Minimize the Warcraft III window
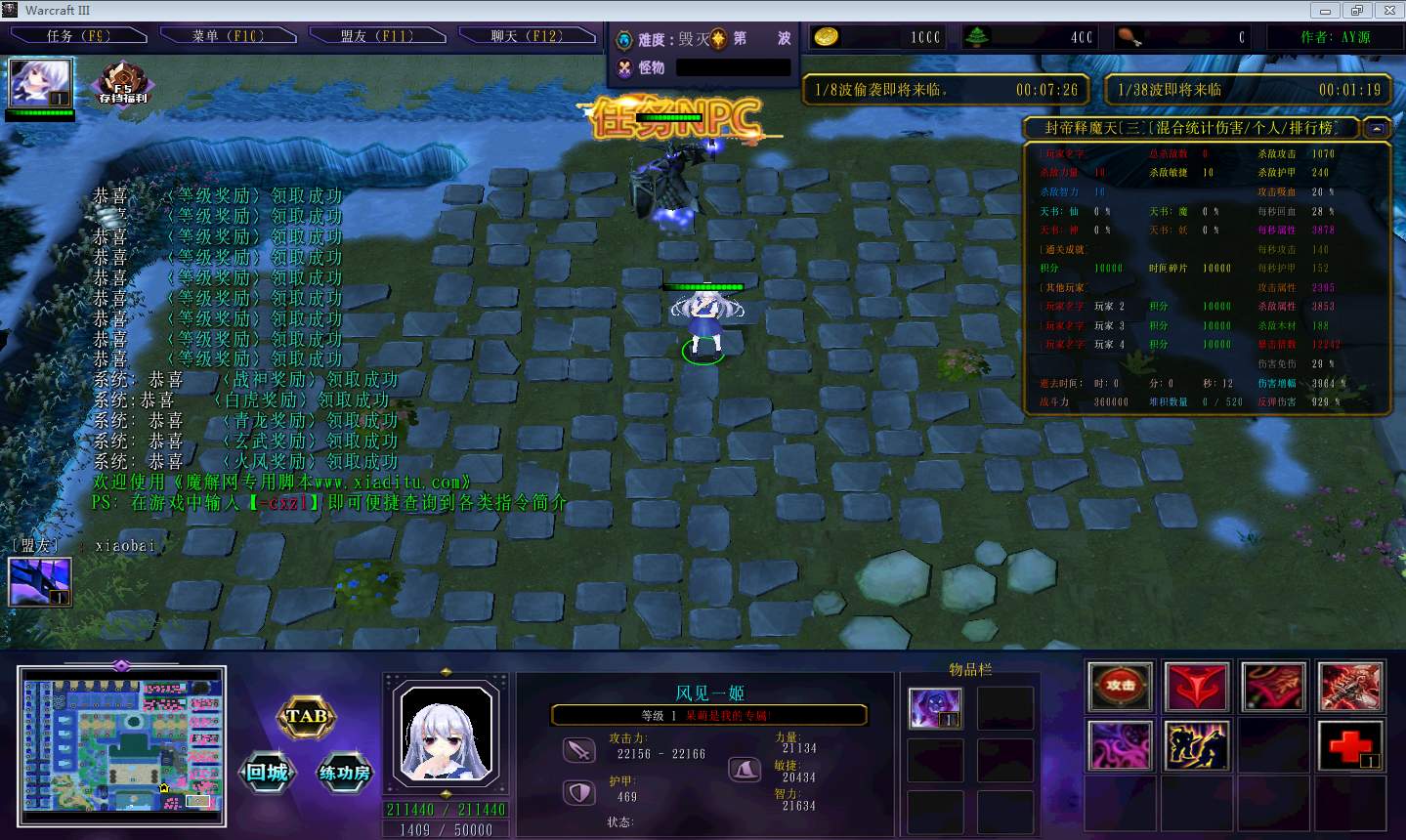Viewport: 1406px width, 840px height. 1325,11
